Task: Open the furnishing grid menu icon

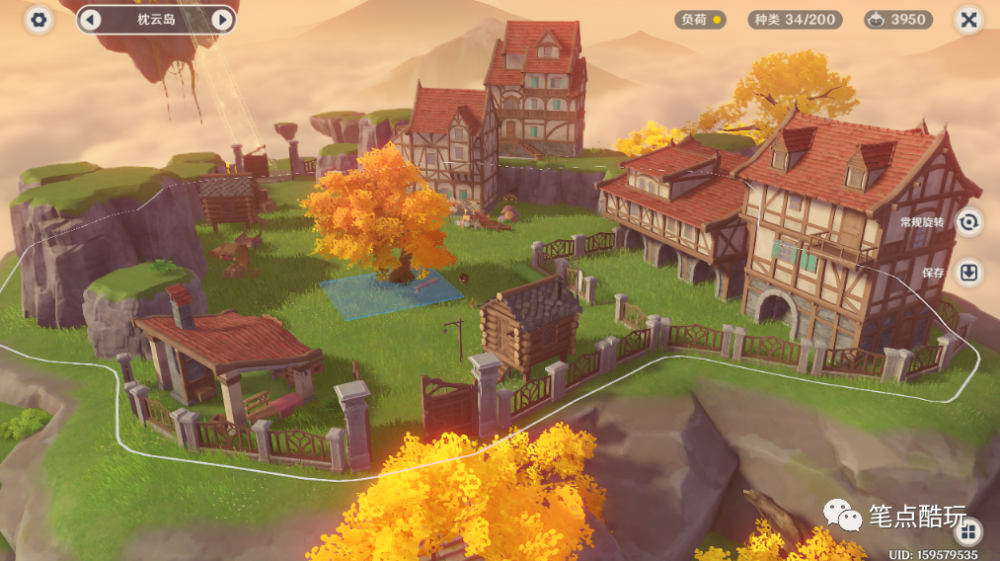Action: point(968,530)
